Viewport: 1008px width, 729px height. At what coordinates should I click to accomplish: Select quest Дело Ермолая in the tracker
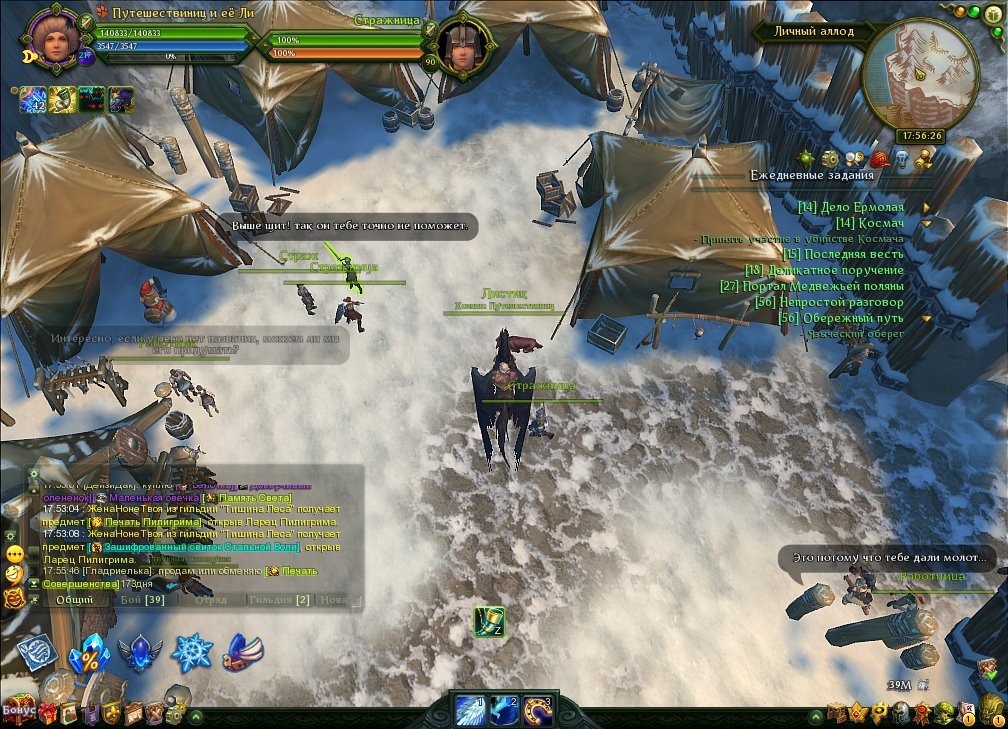(857, 207)
